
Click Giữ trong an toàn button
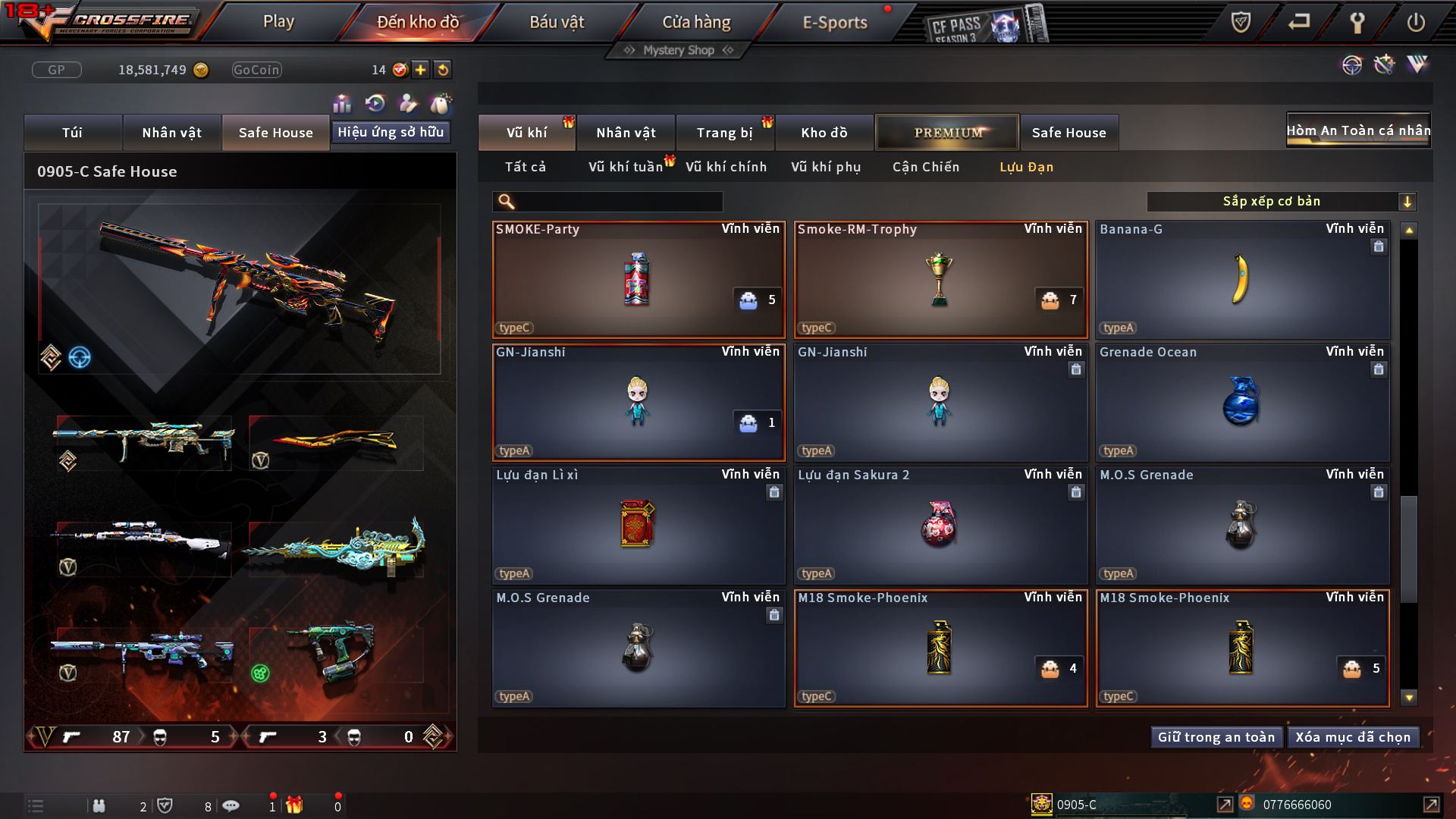1216,737
